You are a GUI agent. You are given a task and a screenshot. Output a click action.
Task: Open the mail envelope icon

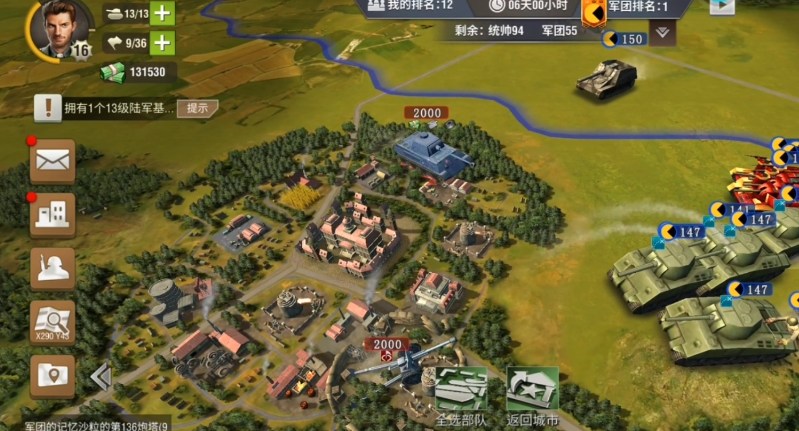[52, 159]
